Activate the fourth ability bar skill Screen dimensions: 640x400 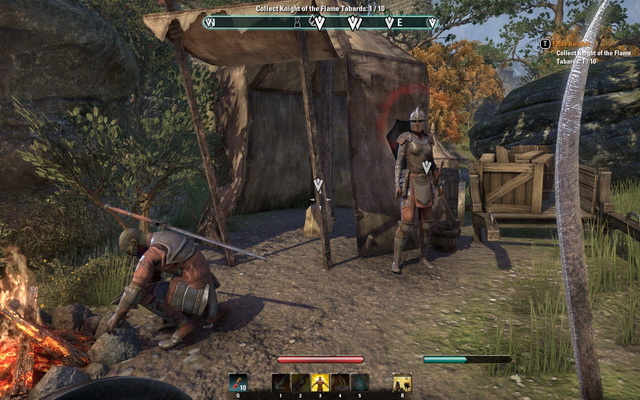[340, 383]
